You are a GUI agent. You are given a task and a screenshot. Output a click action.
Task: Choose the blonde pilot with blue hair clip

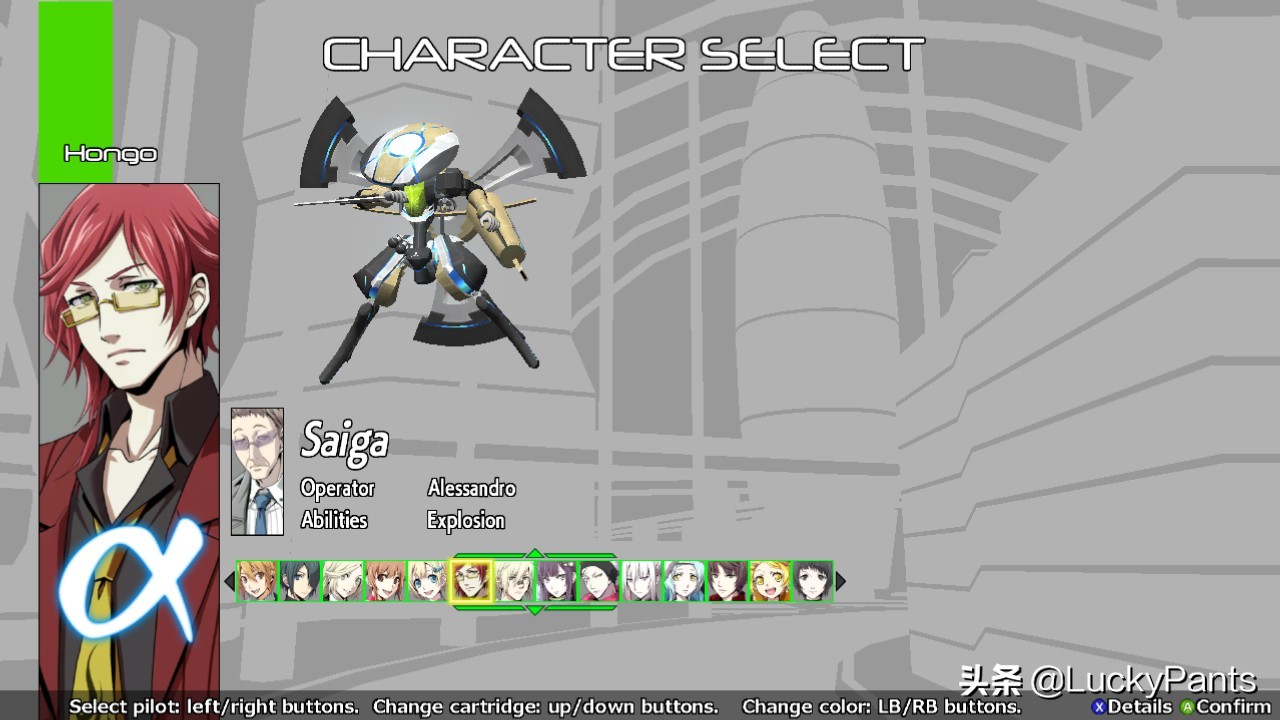(428, 581)
